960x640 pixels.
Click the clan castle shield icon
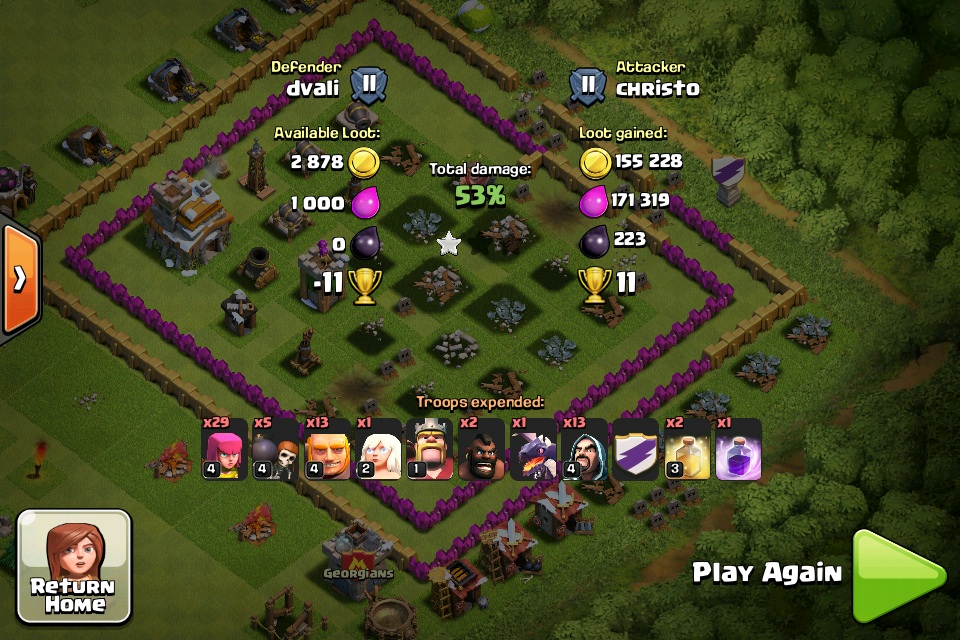tap(636, 449)
